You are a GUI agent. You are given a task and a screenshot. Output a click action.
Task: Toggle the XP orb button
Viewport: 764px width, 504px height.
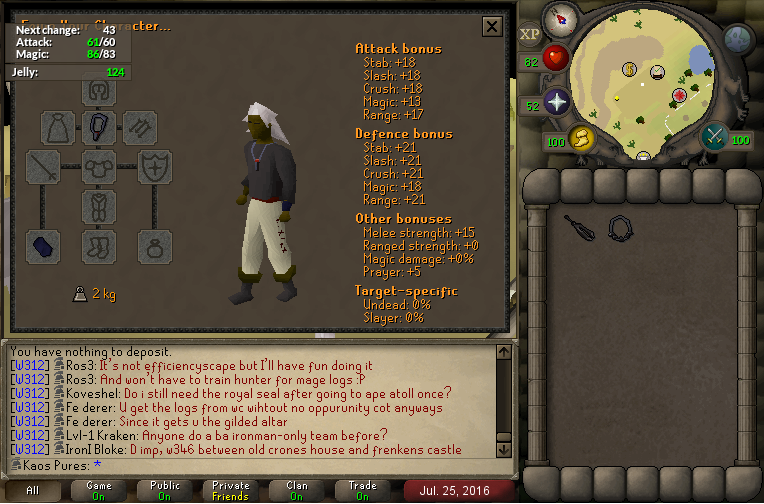tap(530, 35)
